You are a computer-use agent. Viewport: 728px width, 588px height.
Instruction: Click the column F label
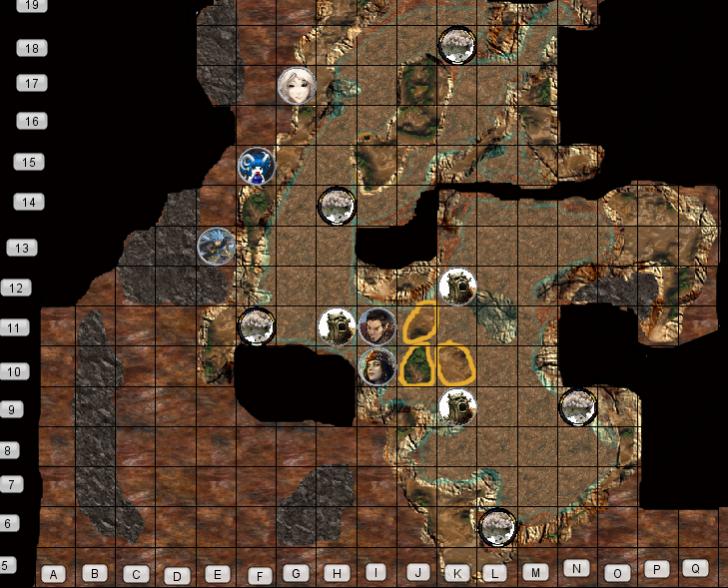click(x=259, y=576)
